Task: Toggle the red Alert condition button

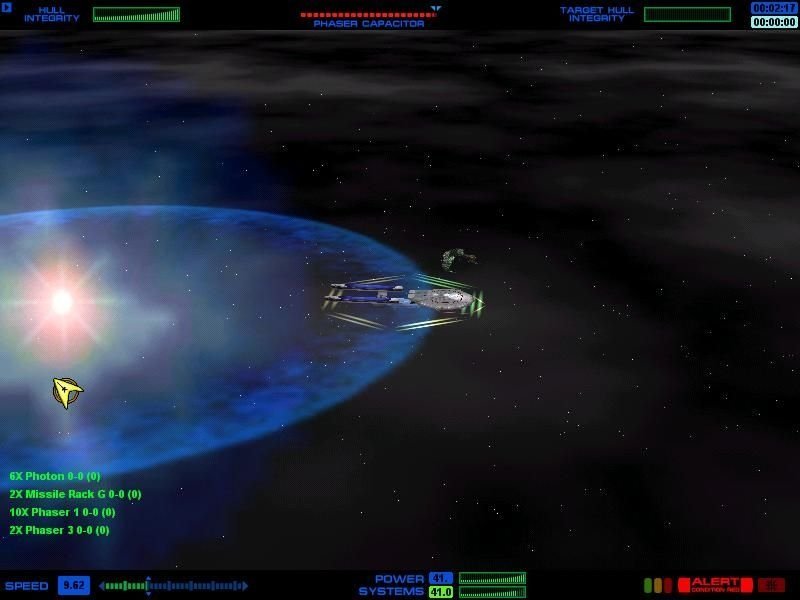Action: tap(714, 585)
